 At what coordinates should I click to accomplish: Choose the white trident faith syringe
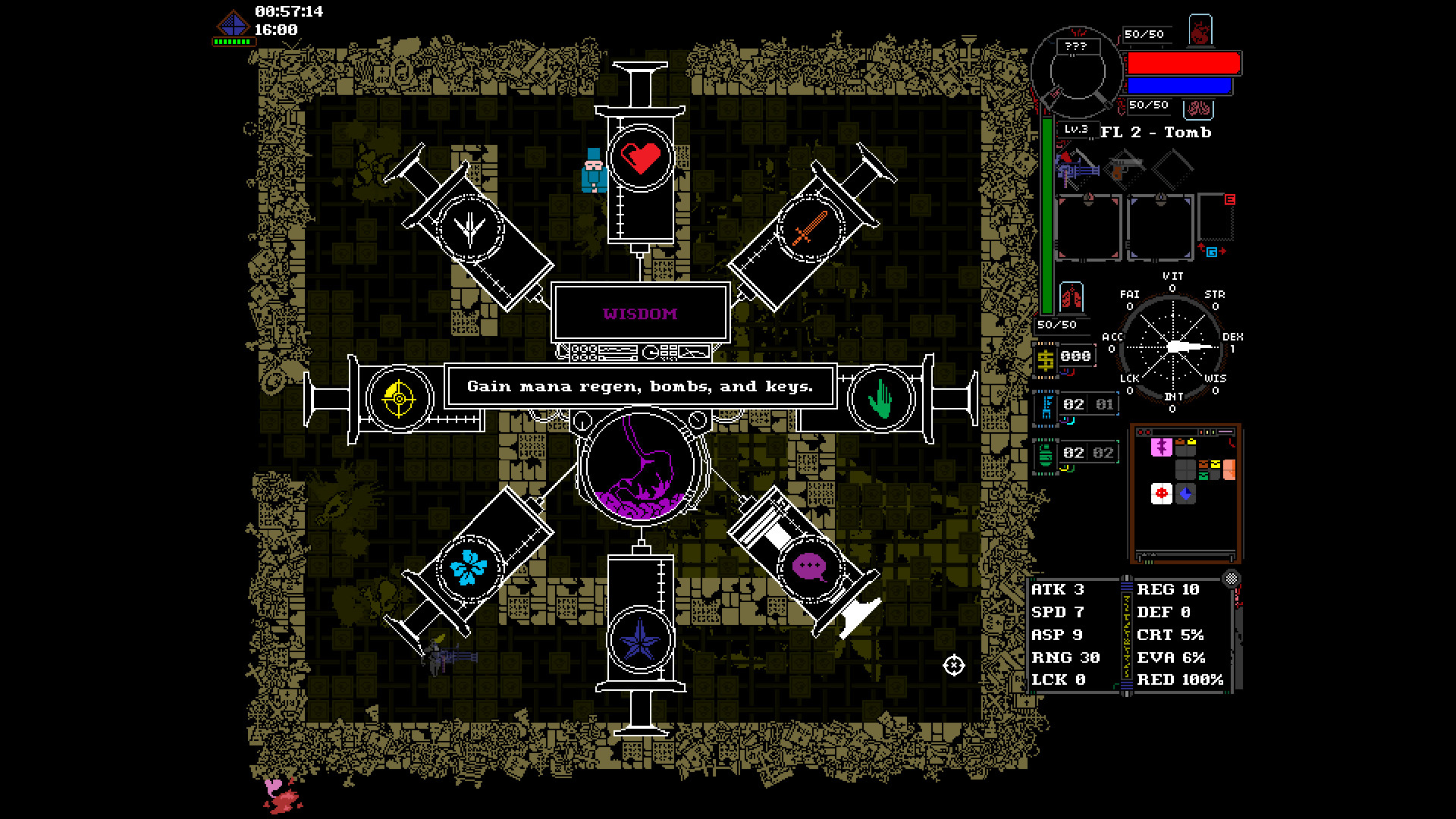click(x=470, y=227)
